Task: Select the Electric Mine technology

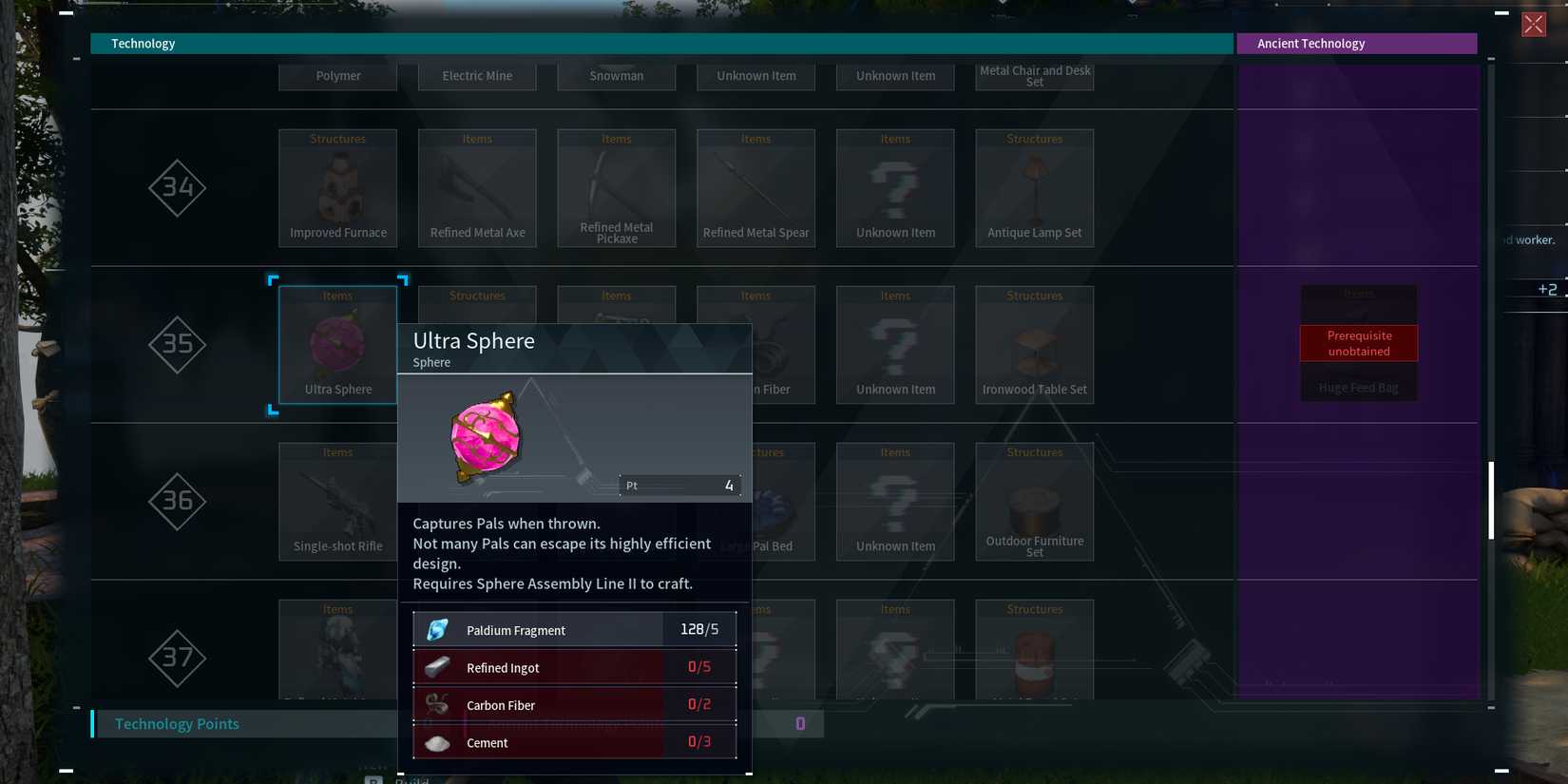Action: [x=477, y=75]
